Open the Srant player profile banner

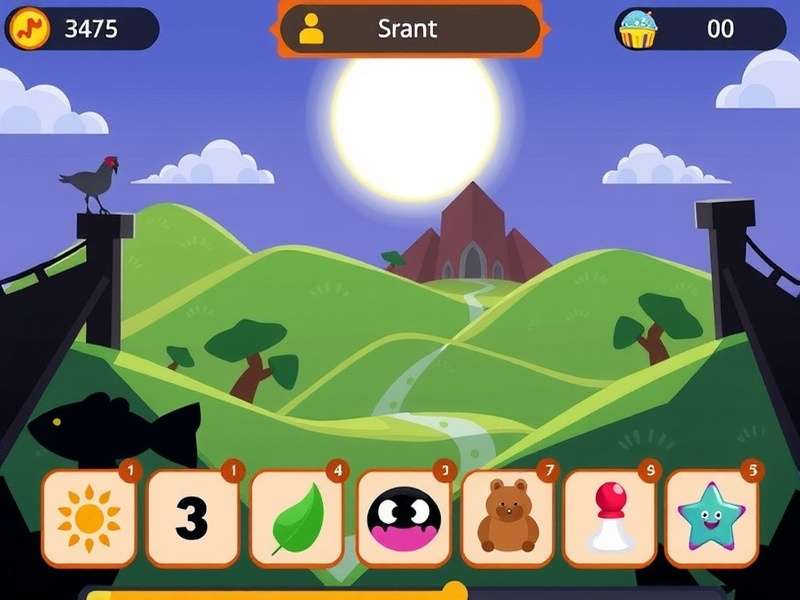pyautogui.click(x=409, y=29)
